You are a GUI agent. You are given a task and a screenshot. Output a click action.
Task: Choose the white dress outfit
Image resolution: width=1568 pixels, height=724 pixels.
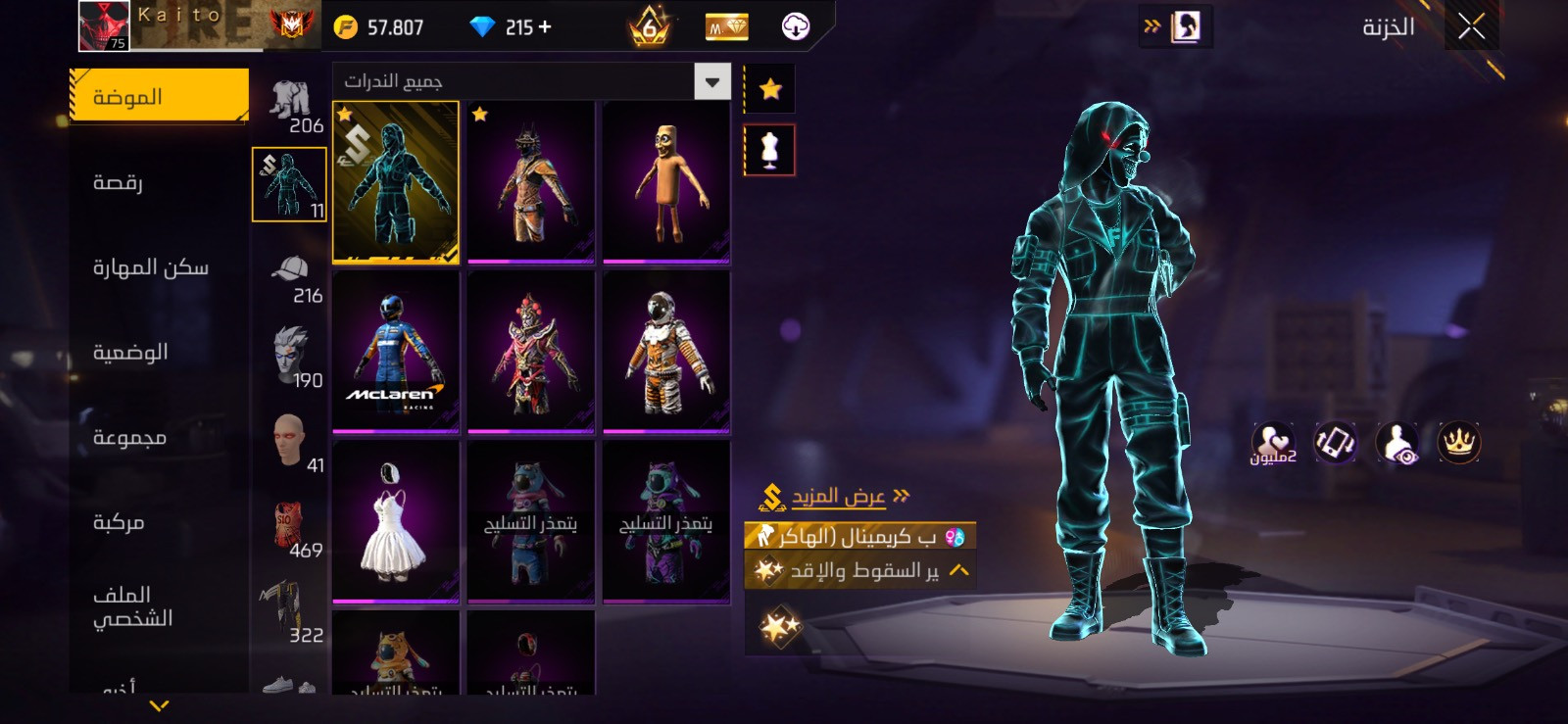[x=396, y=520]
